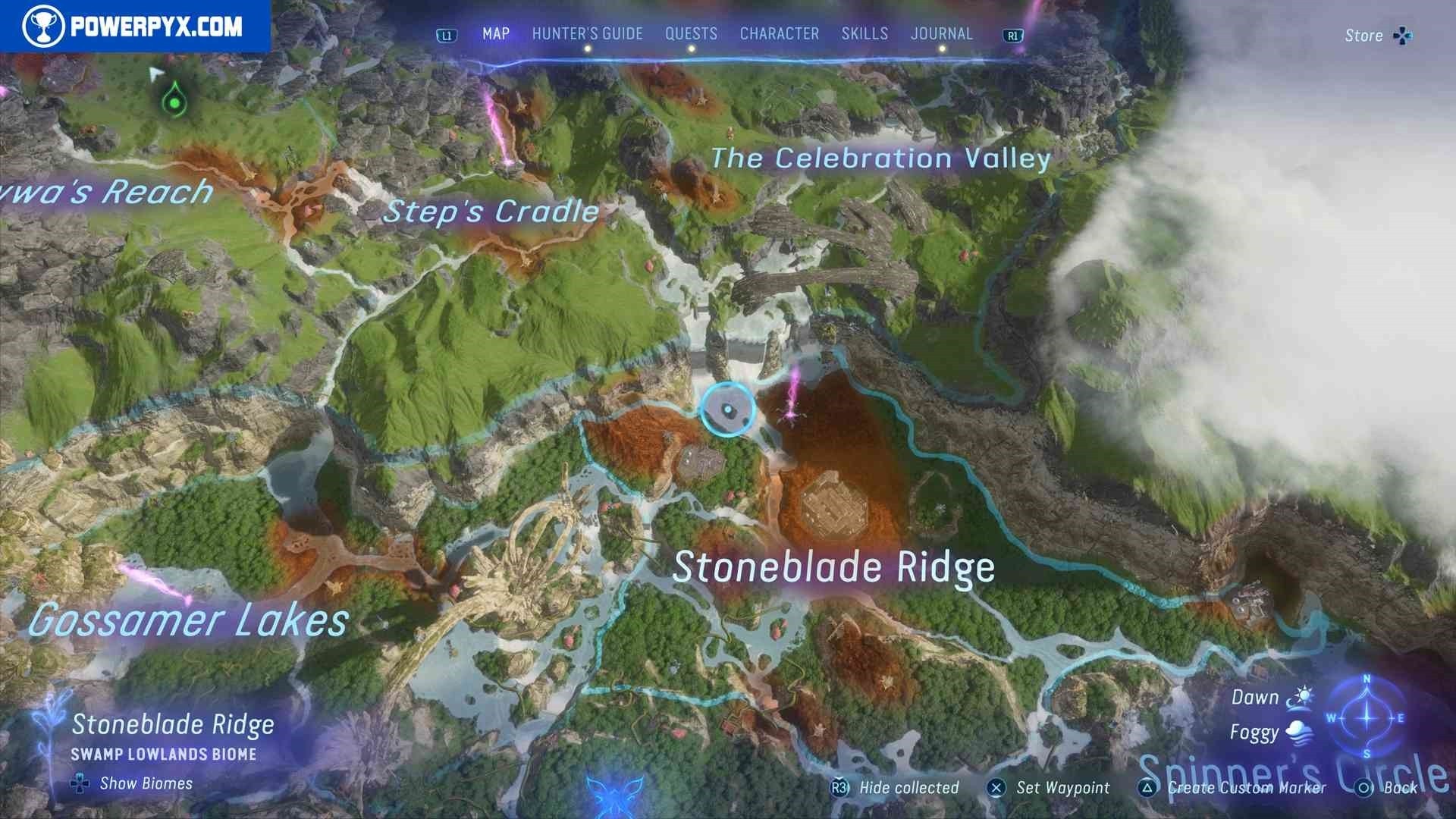
Task: Click the pink beacon marker near Stoneblade Ridge
Action: tap(792, 394)
